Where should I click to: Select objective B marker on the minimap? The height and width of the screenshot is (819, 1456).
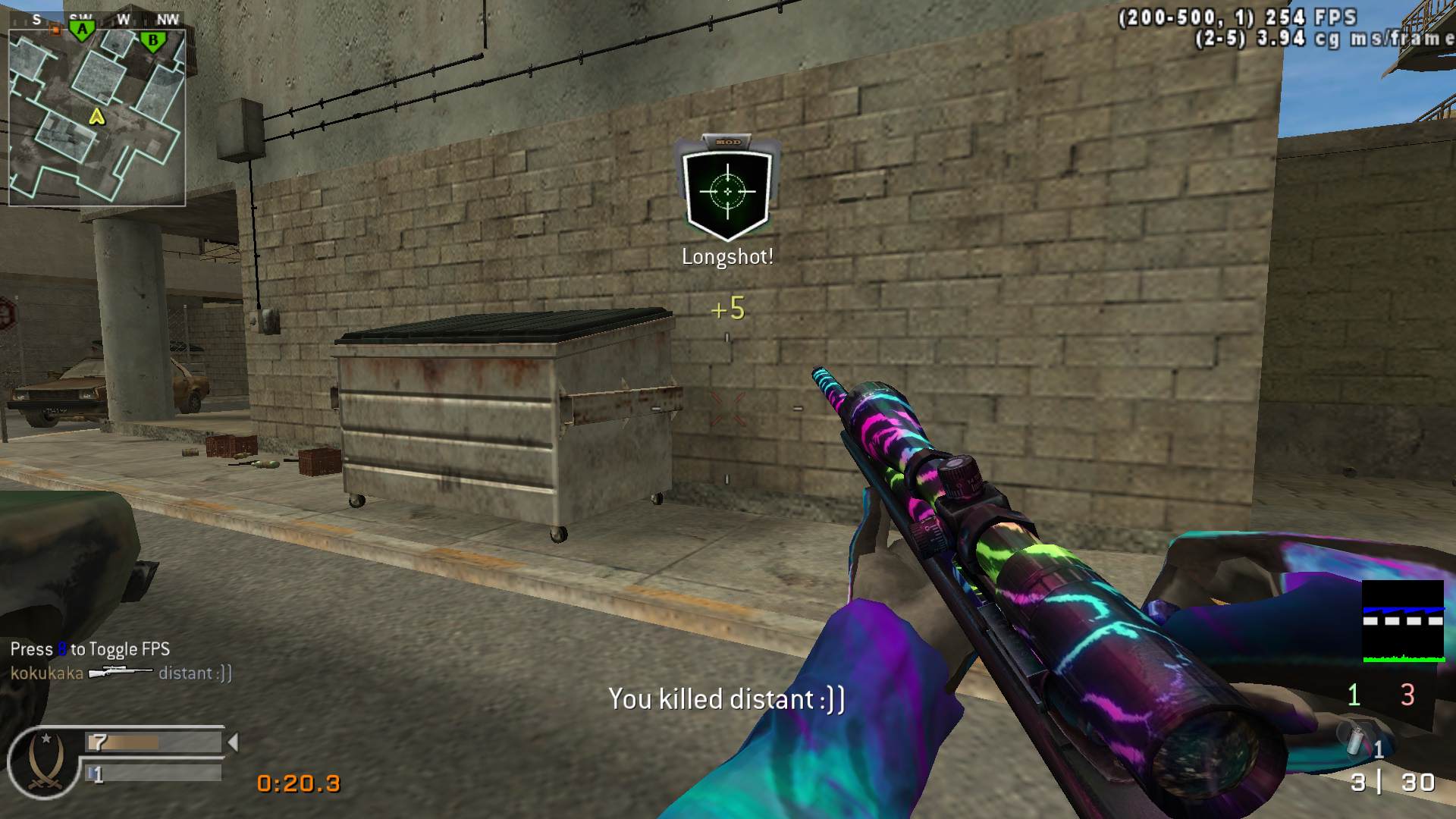point(153,41)
